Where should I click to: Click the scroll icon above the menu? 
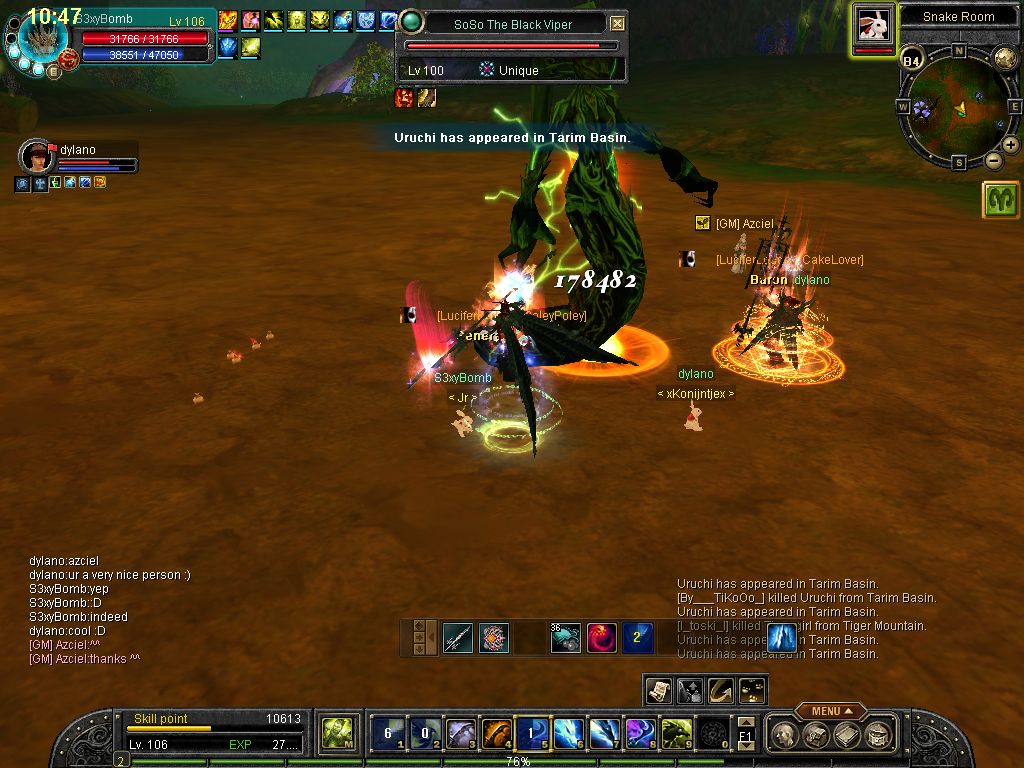pyautogui.click(x=658, y=689)
